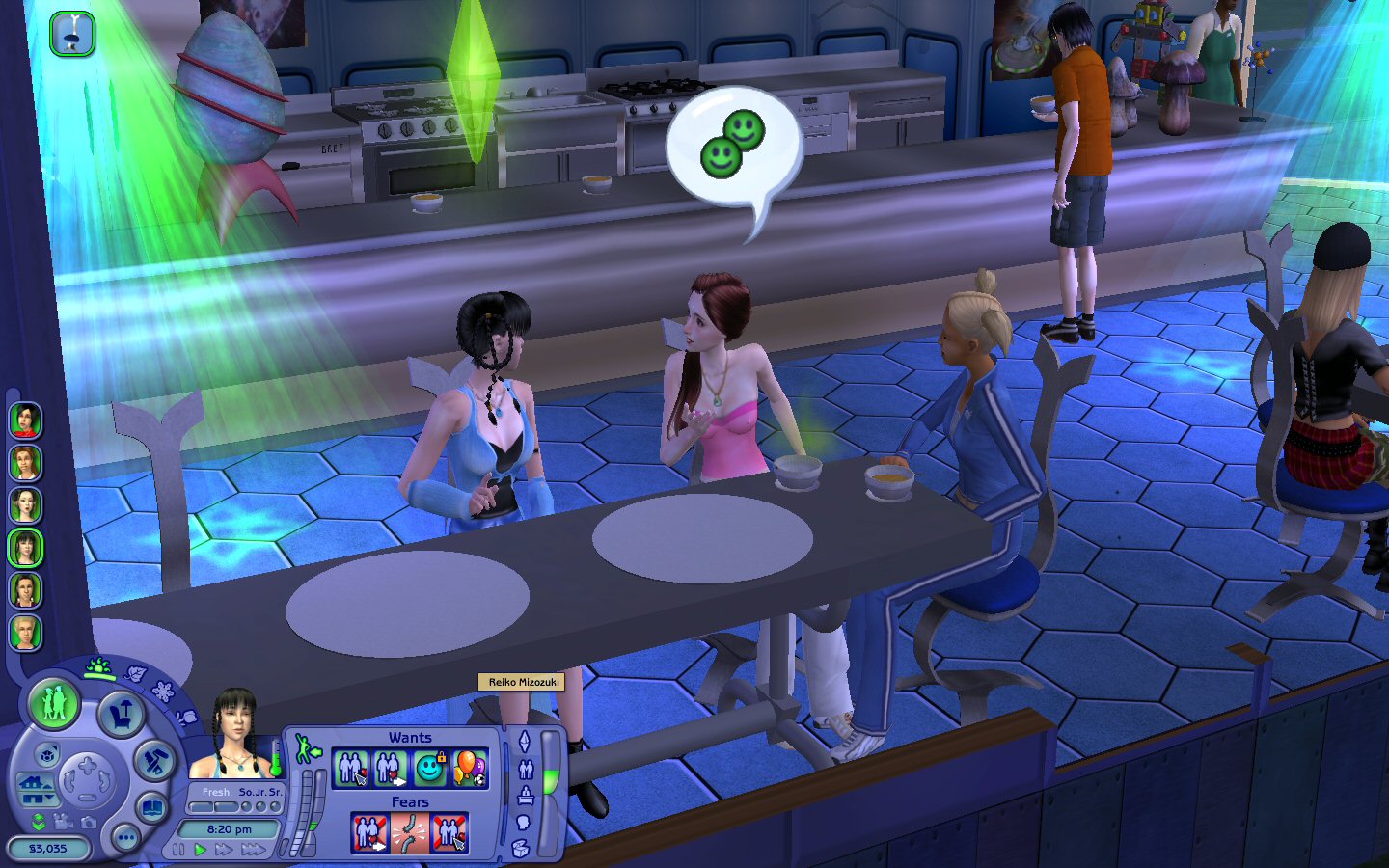Open Buy mode with the armchair icon

click(x=122, y=715)
